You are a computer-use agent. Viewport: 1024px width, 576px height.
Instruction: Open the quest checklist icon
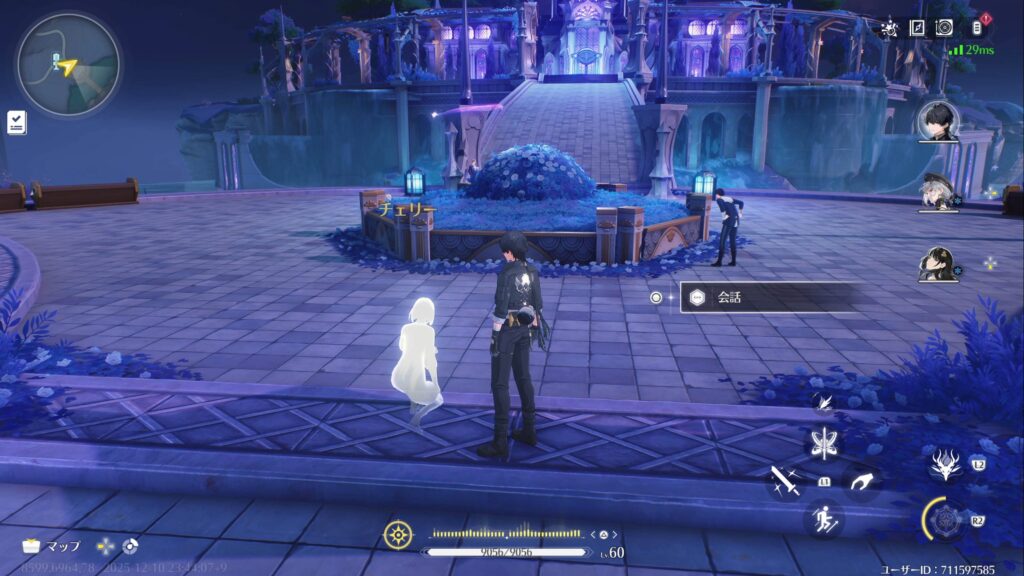click(16, 122)
